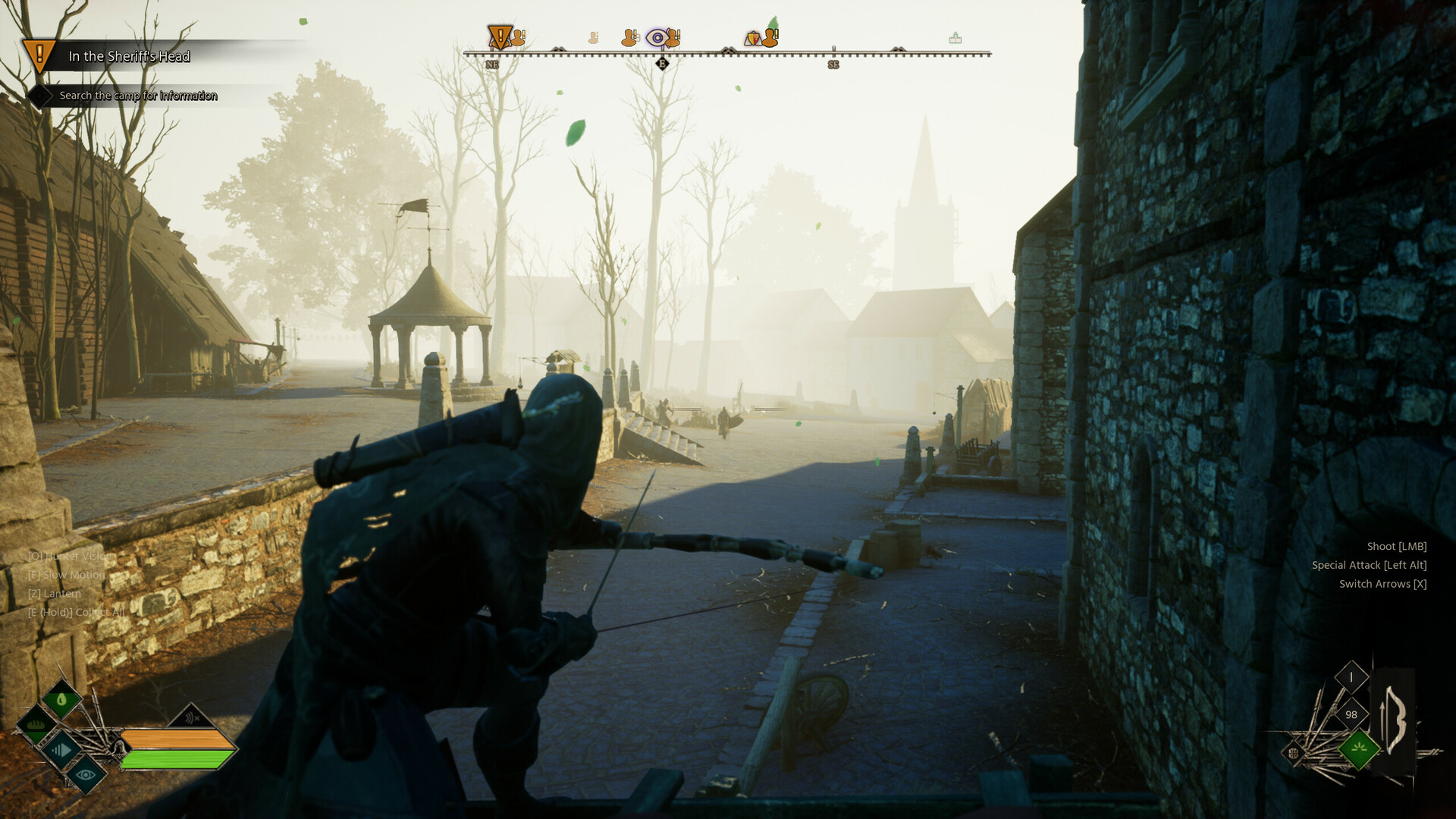Image resolution: width=1456 pixels, height=819 pixels.
Task: Select the water drop hydration icon
Action: [x=62, y=699]
